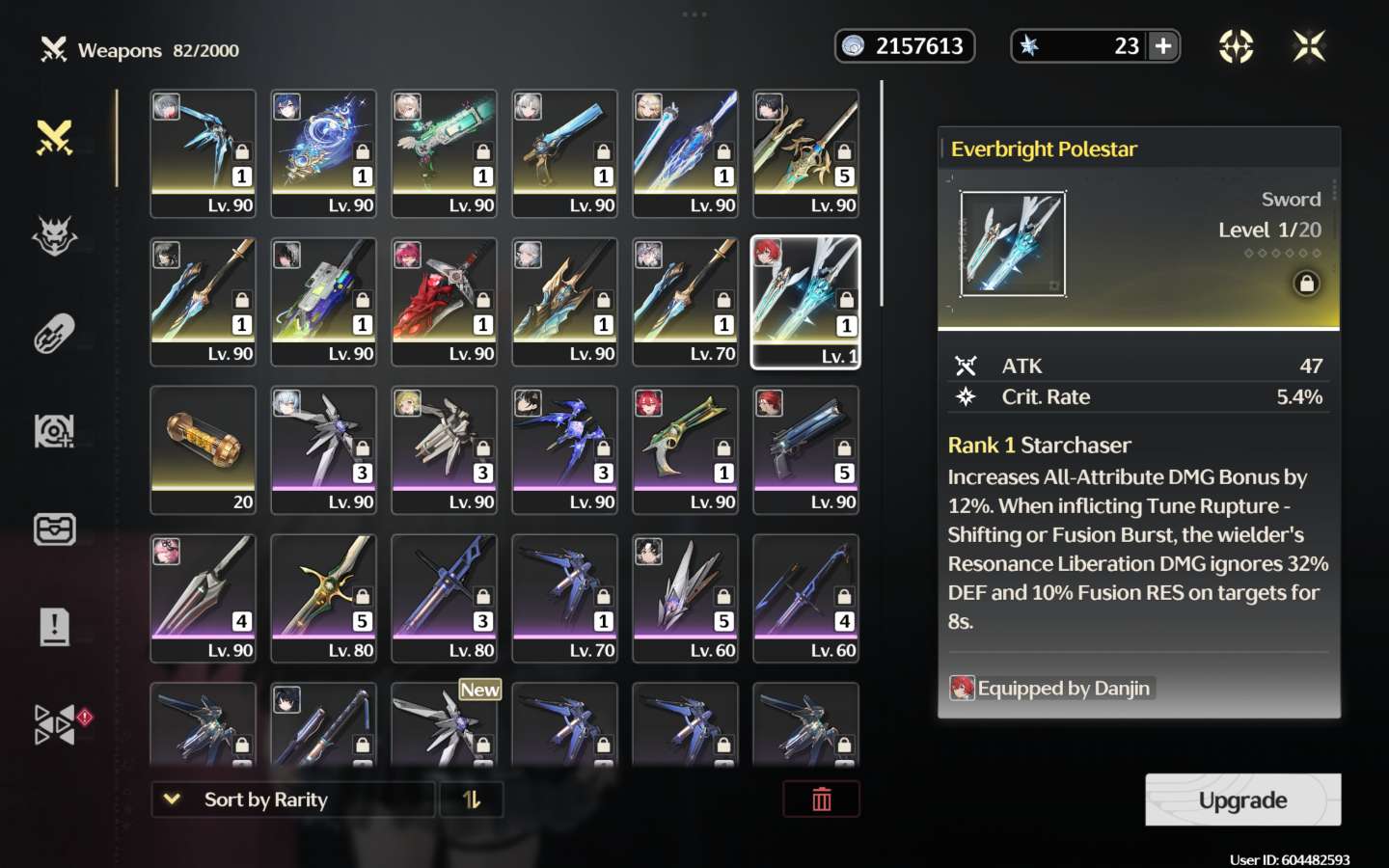Screen dimensions: 1389x868
Task: Select the golden capsule item with count 20
Action: tap(203, 449)
